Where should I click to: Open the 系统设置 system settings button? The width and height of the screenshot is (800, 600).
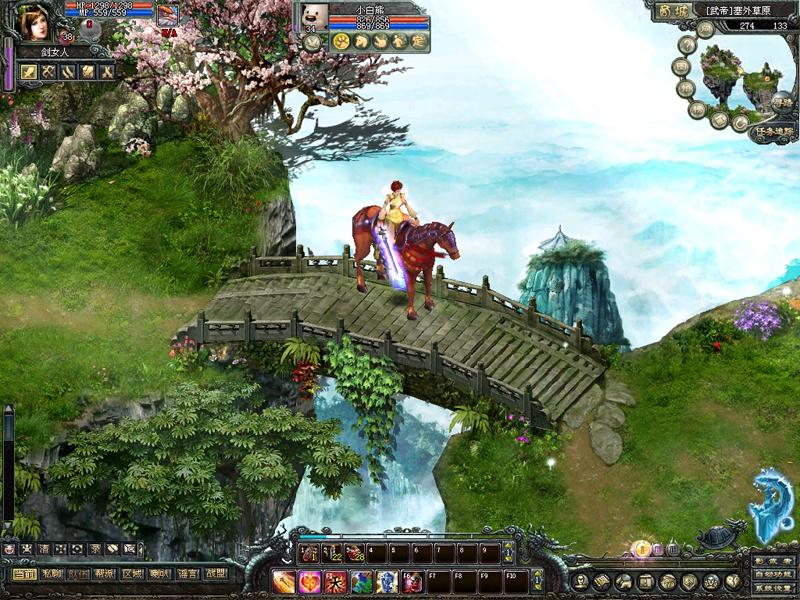773,590
